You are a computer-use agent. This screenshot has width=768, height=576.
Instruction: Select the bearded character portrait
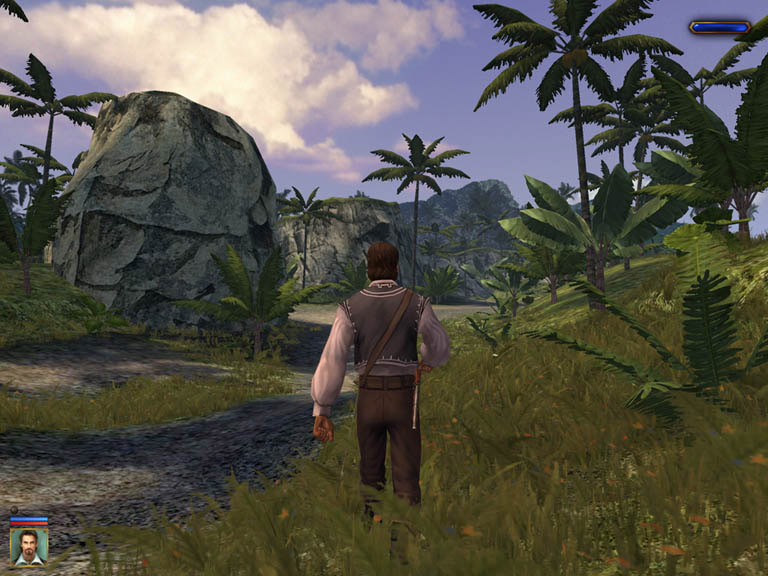(x=28, y=547)
